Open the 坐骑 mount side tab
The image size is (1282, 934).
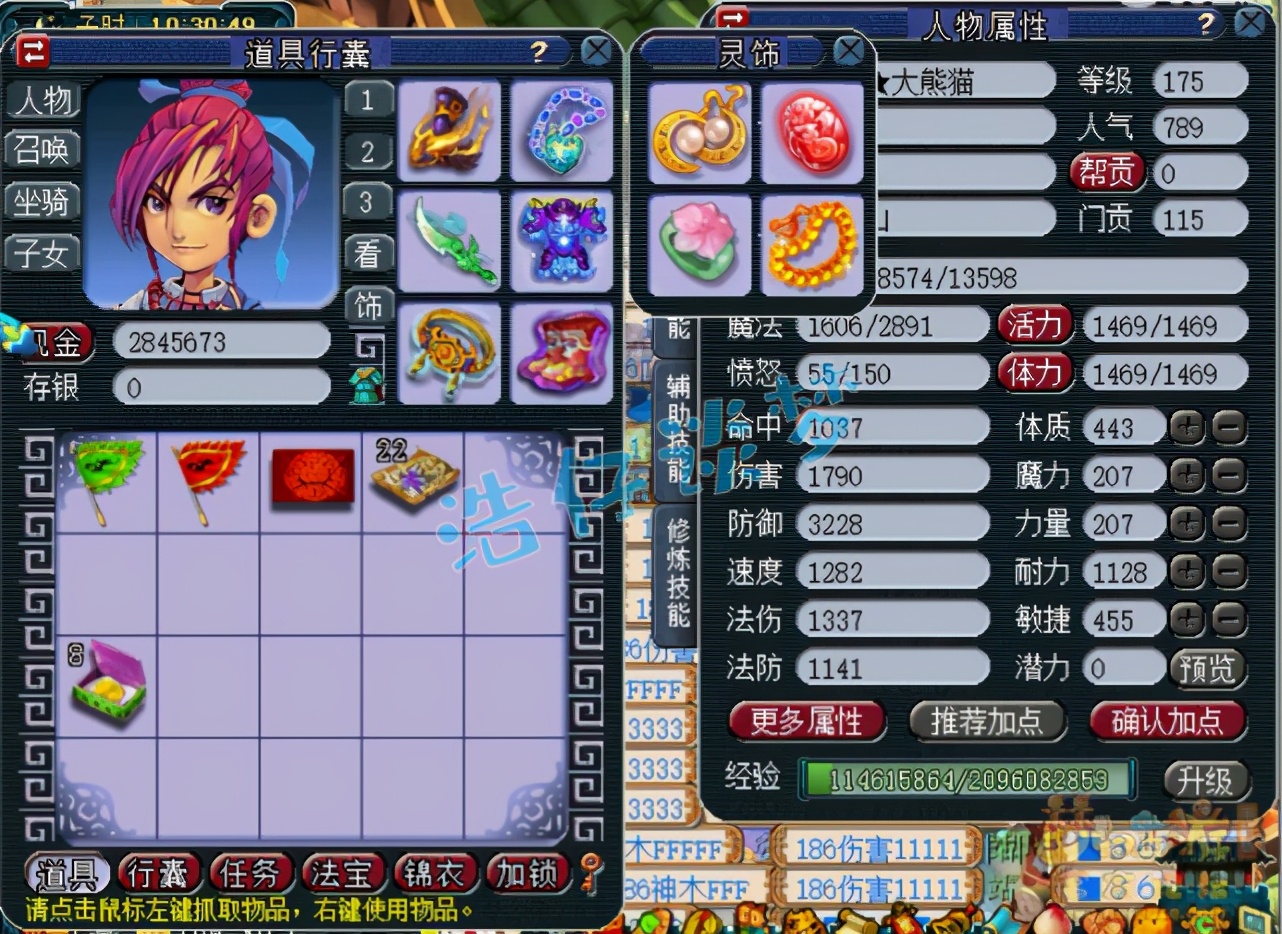pyautogui.click(x=42, y=201)
